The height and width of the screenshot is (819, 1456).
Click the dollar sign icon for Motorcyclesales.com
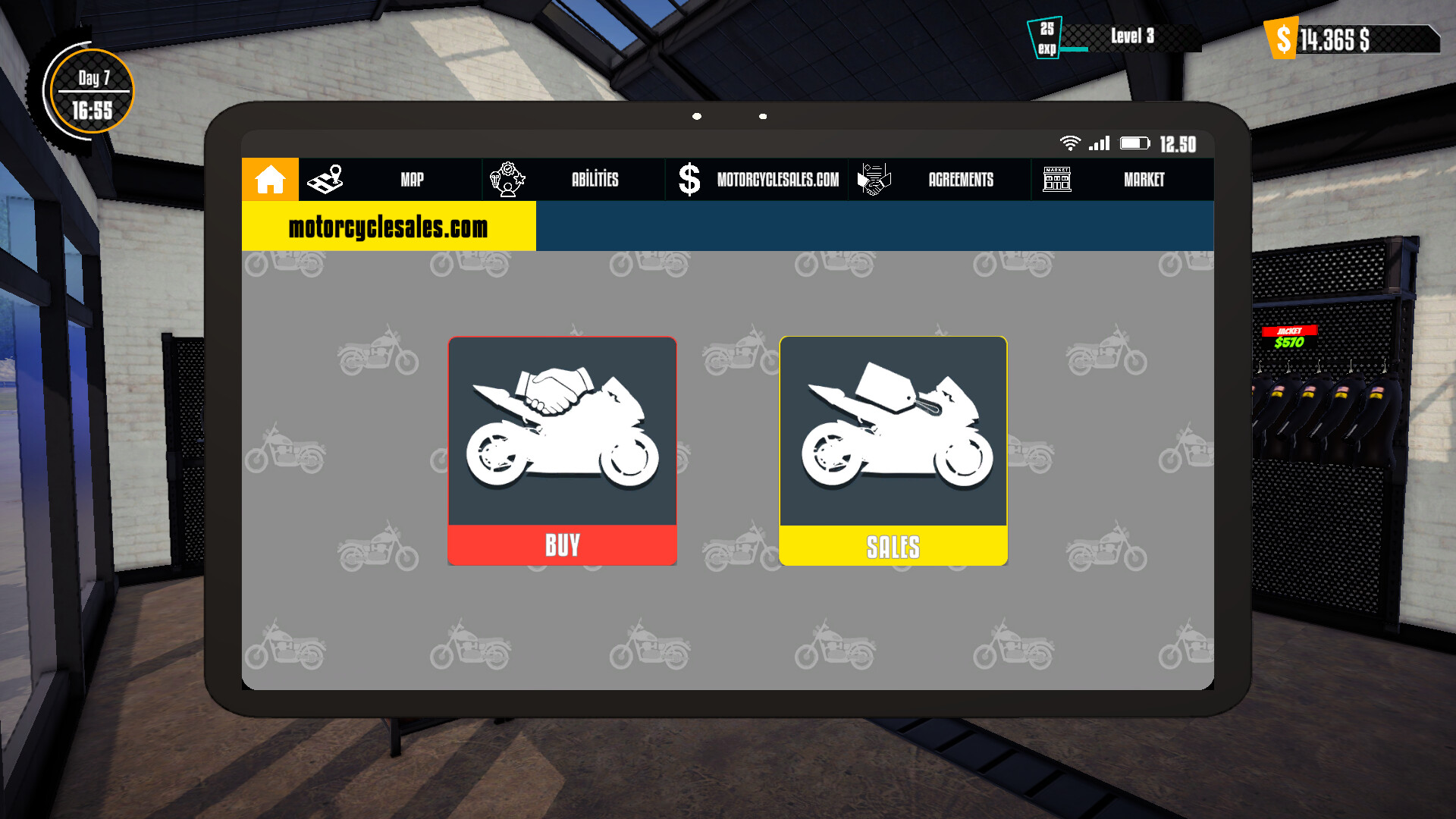click(689, 179)
